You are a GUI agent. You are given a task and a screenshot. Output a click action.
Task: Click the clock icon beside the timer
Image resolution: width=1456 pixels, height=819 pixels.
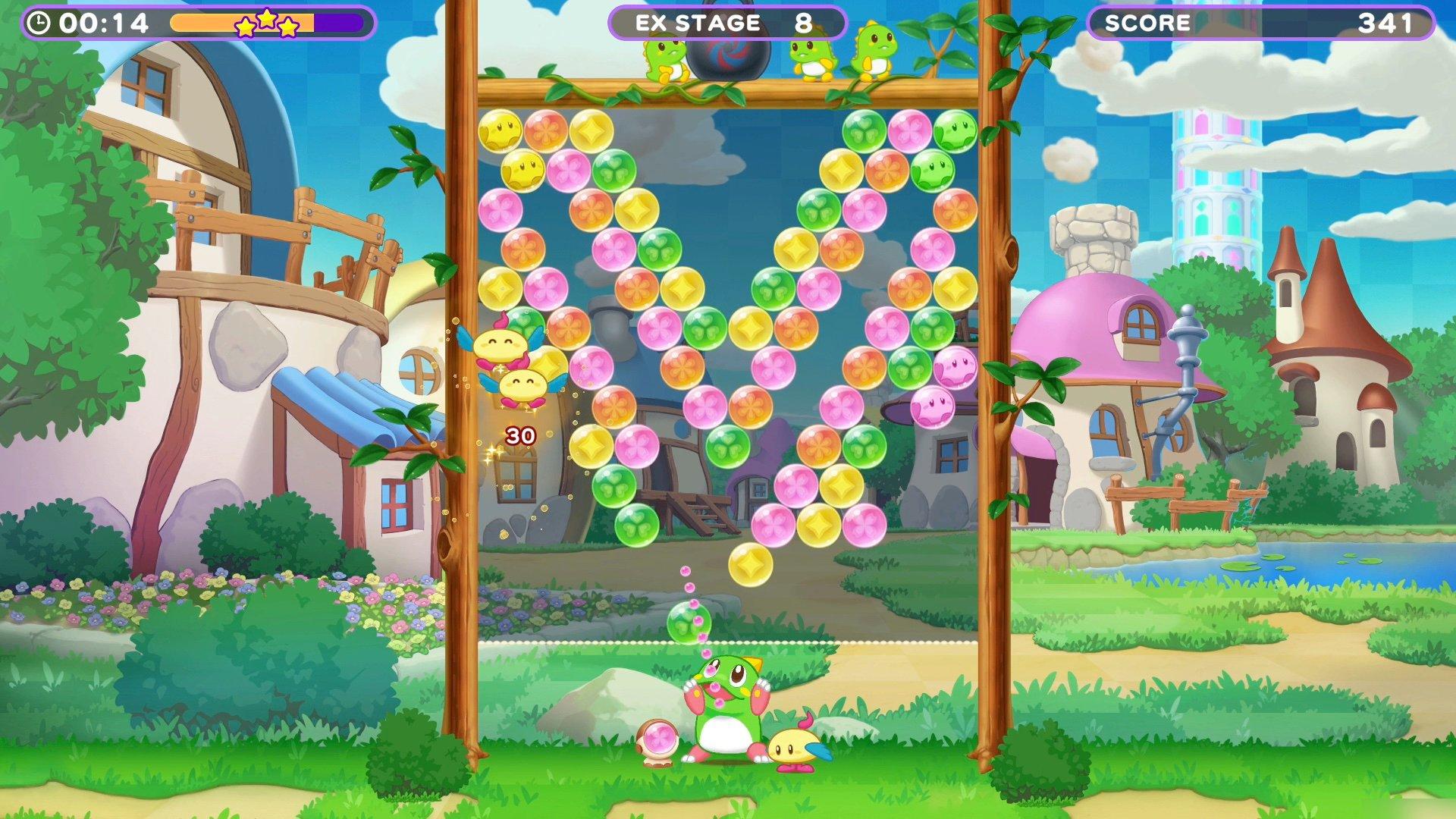tap(39, 23)
